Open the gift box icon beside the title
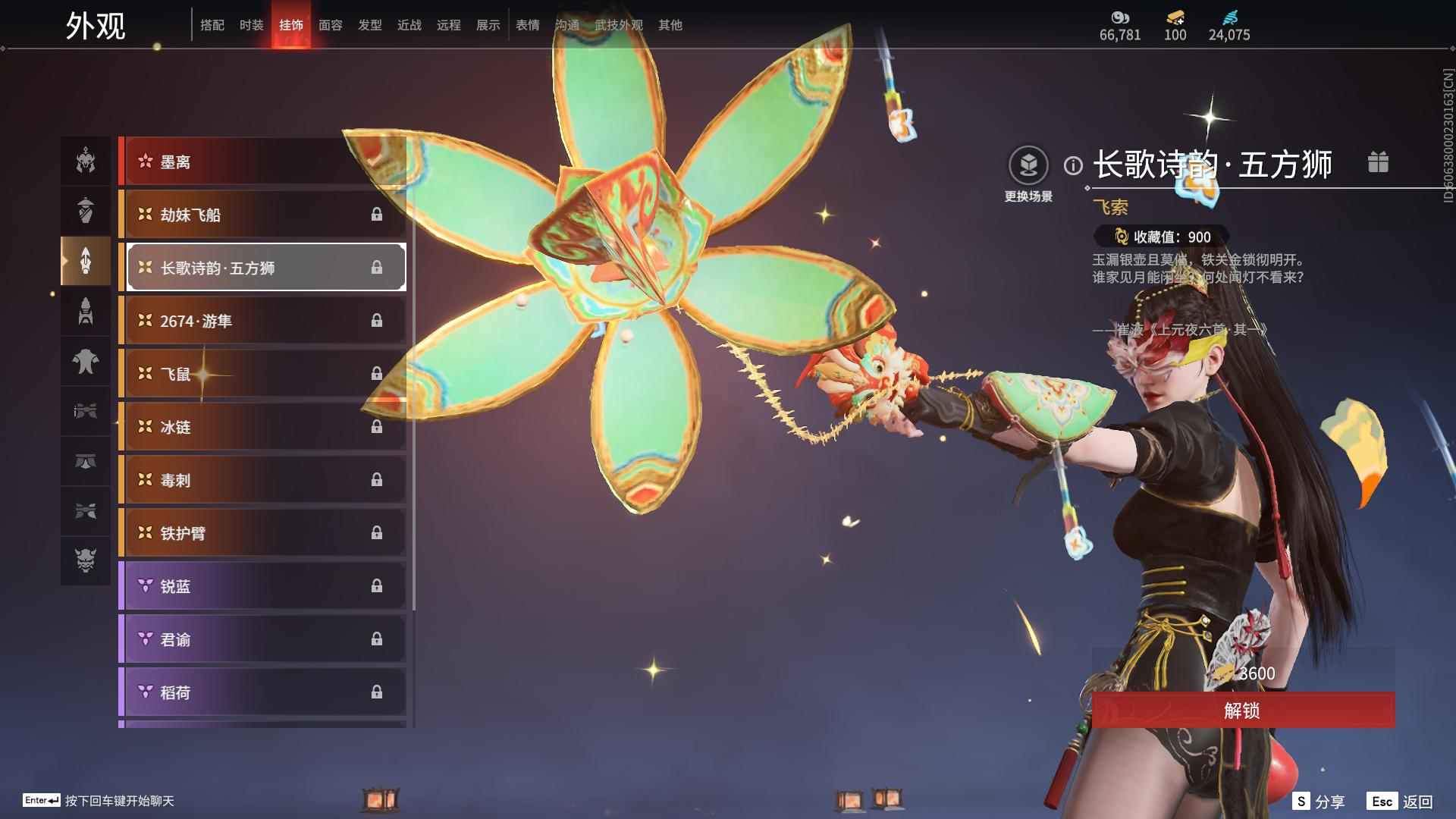Image resolution: width=1456 pixels, height=819 pixels. (x=1378, y=162)
